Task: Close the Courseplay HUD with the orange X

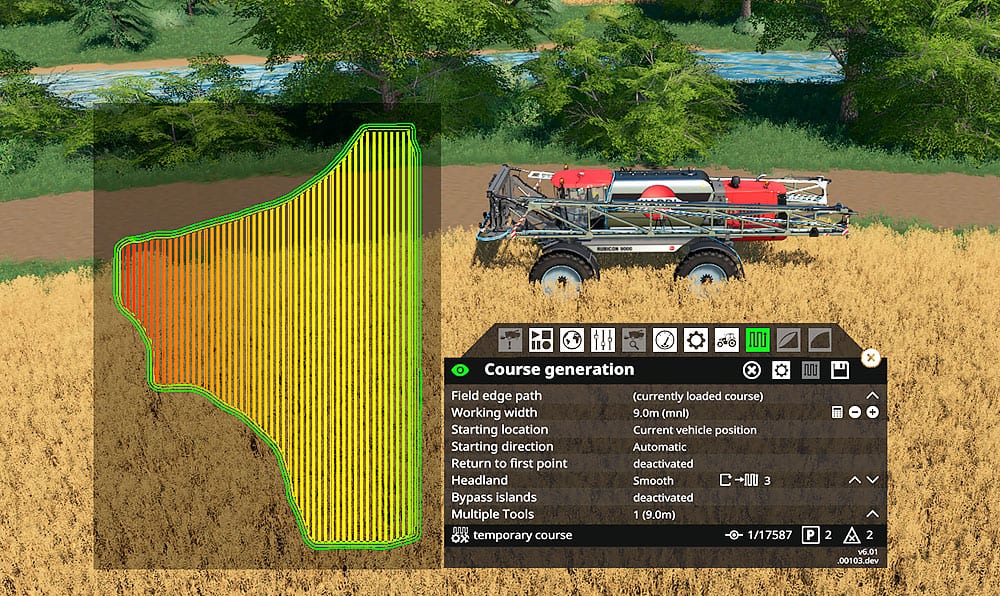Action: tap(870, 357)
